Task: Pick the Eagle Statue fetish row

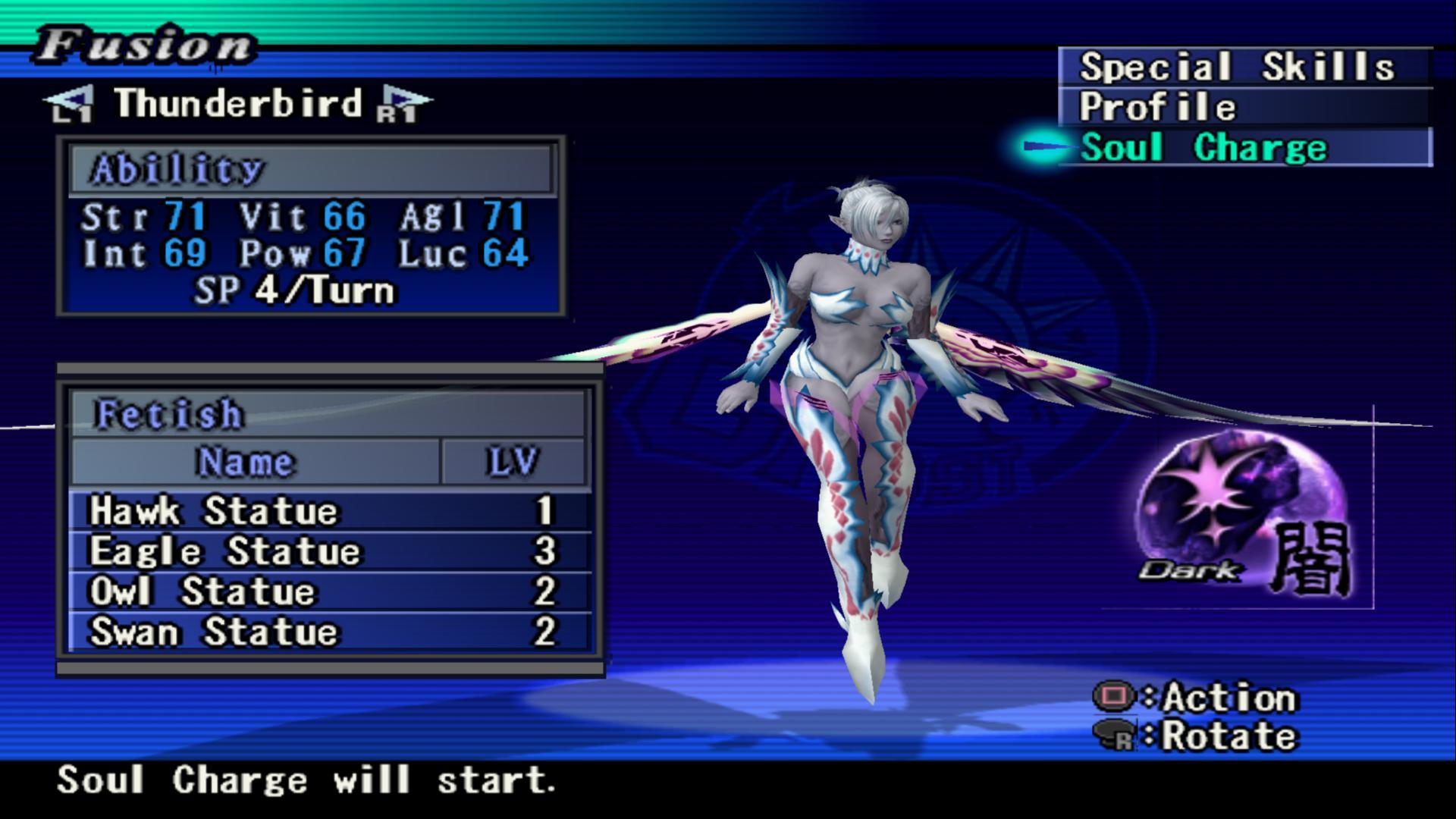Action: click(x=329, y=551)
